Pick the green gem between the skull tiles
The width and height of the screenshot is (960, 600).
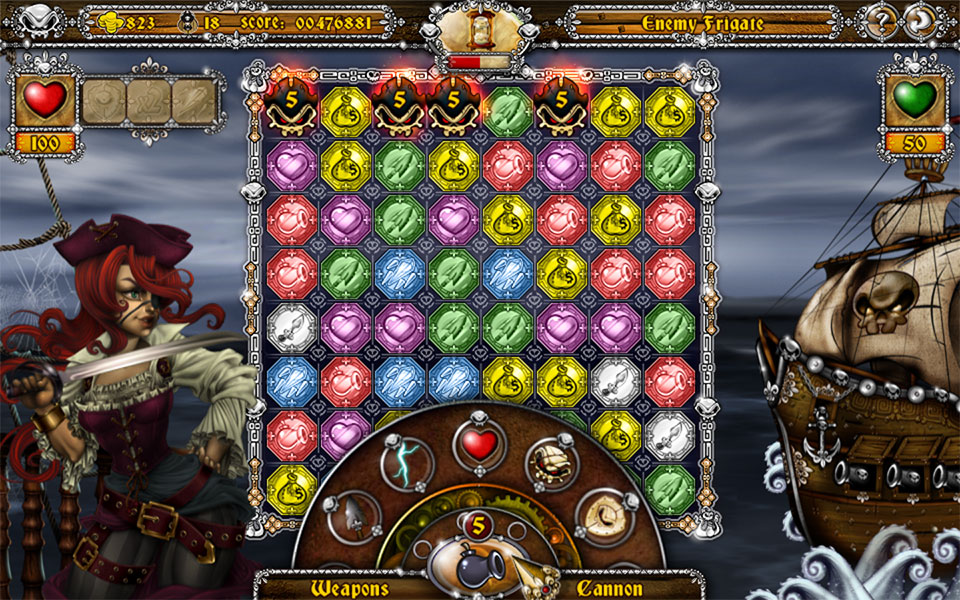click(508, 111)
